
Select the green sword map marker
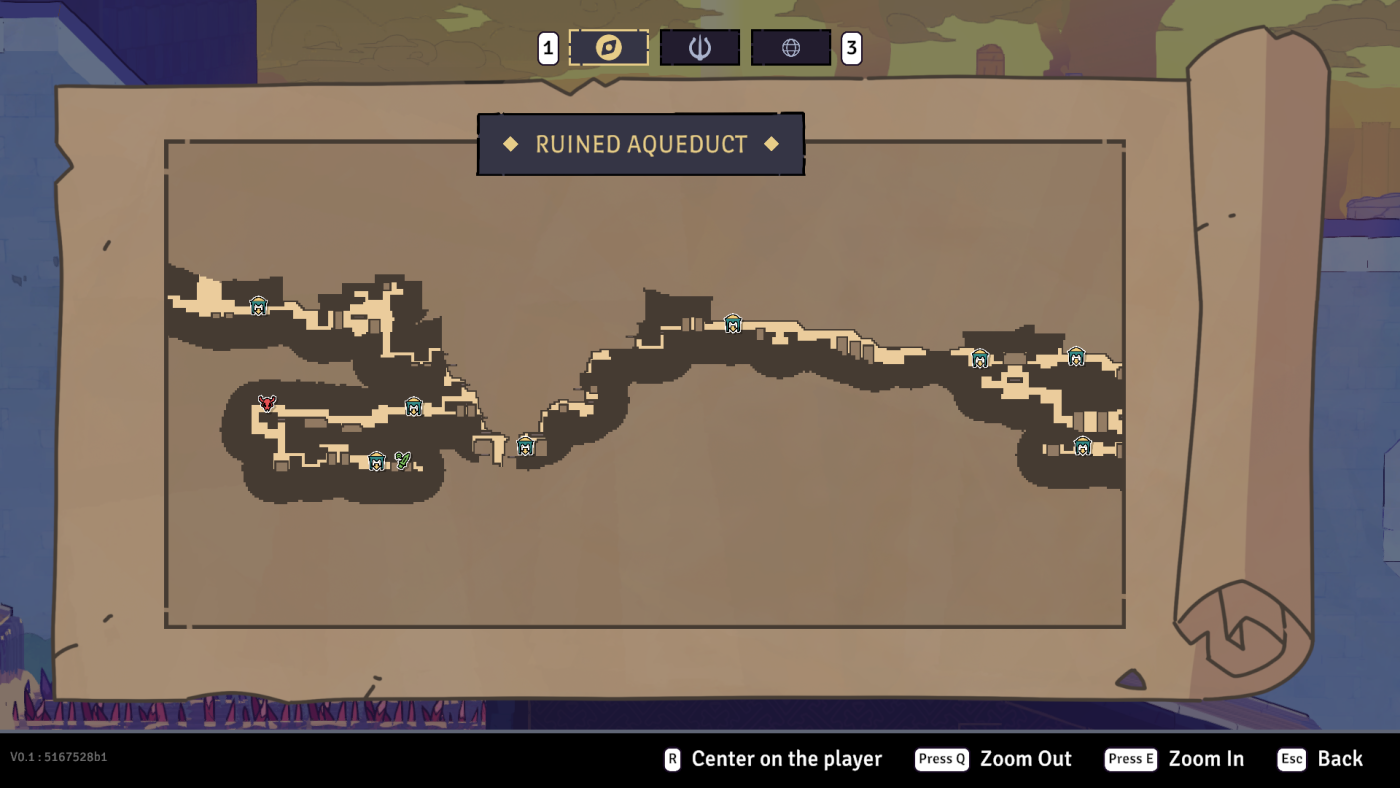pos(402,460)
